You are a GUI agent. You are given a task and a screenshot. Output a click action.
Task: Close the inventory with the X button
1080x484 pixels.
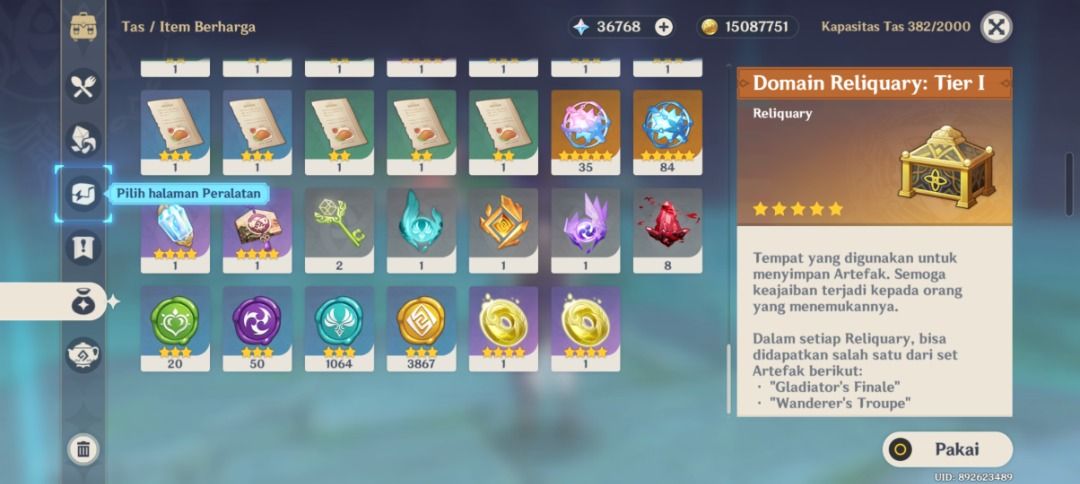pos(996,27)
